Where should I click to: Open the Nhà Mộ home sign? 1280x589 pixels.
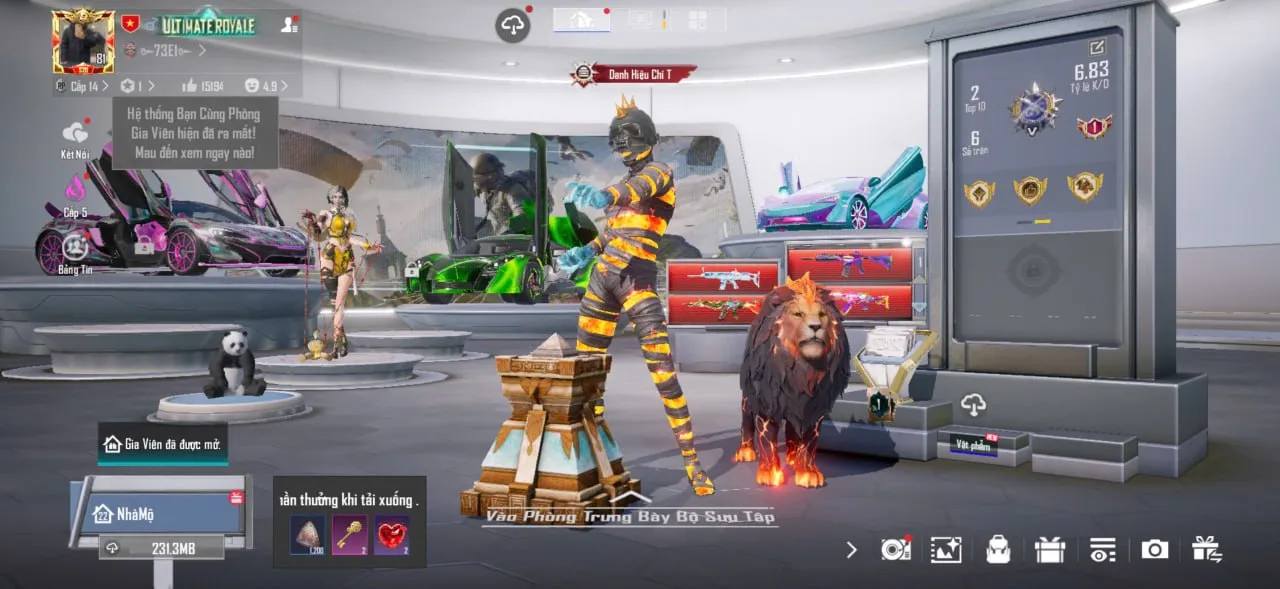coord(160,514)
